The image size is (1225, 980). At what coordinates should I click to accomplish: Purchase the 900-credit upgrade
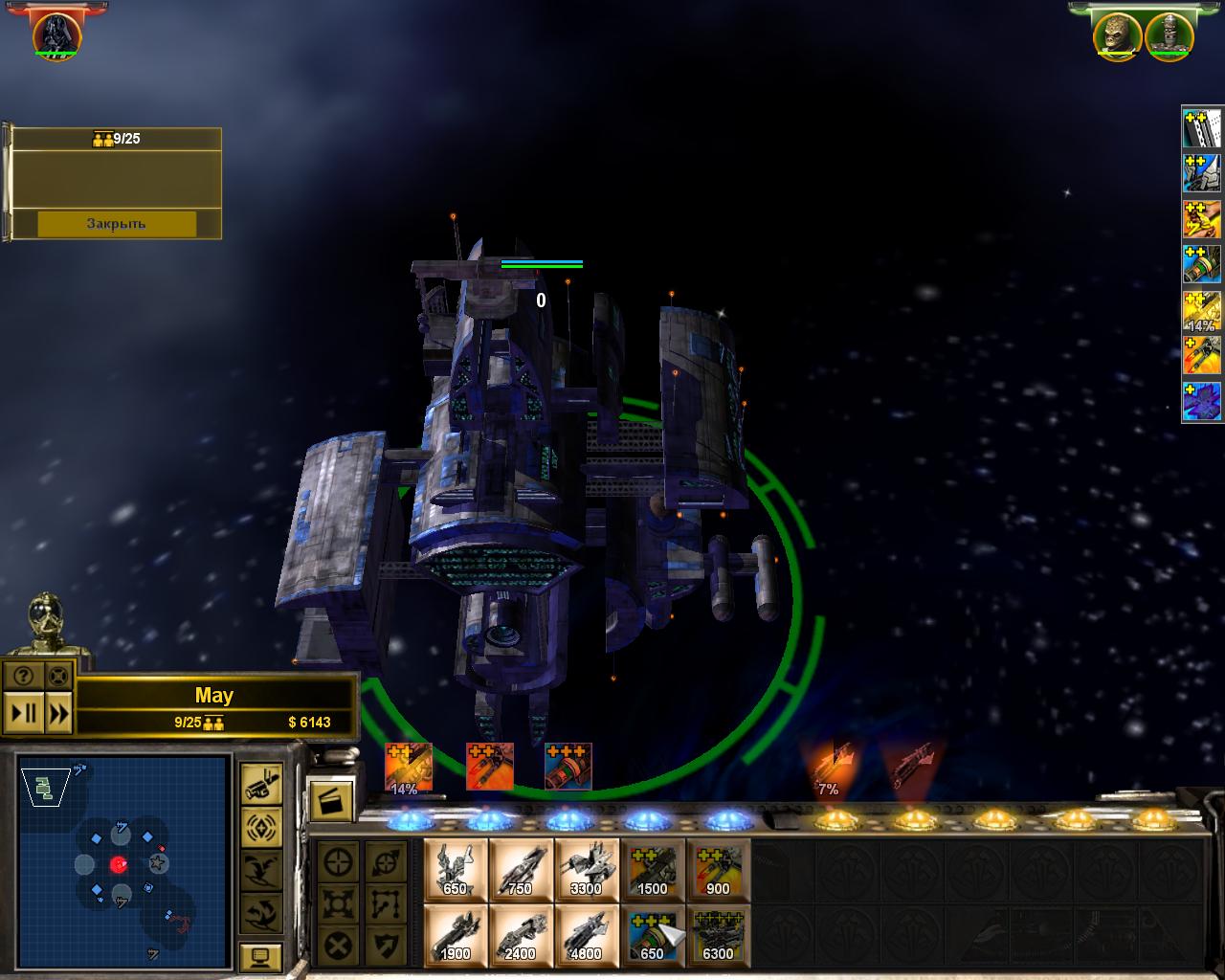coord(717,869)
